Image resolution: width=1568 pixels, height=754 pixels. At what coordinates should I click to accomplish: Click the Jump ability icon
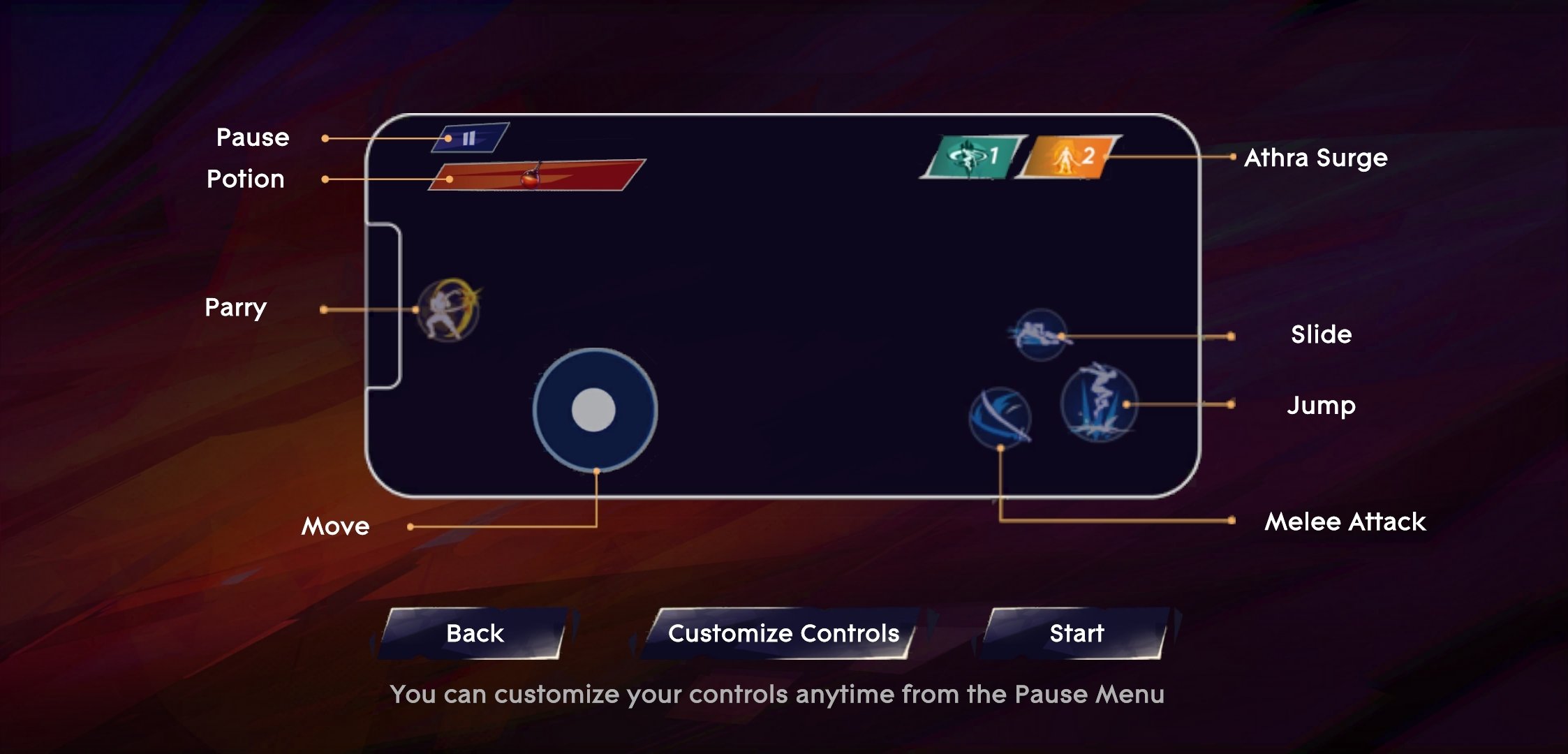tap(1098, 403)
